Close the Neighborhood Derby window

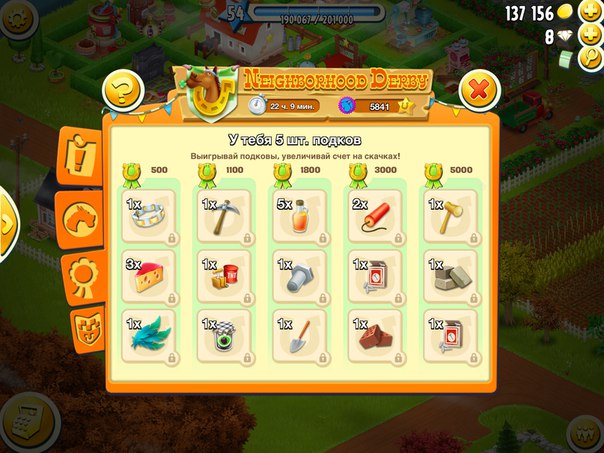click(x=479, y=90)
